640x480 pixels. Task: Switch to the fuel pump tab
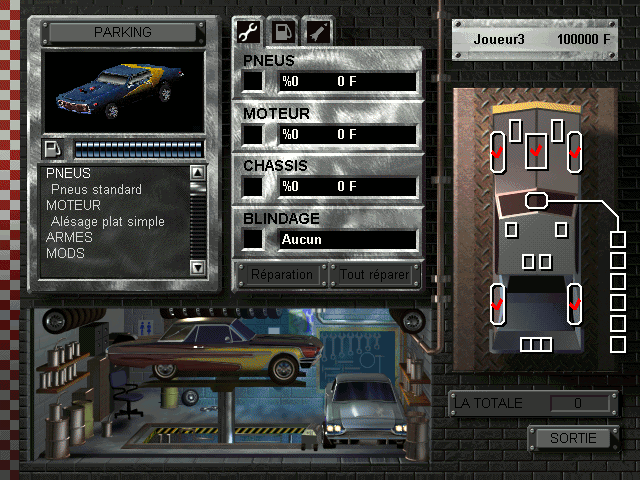pos(283,32)
